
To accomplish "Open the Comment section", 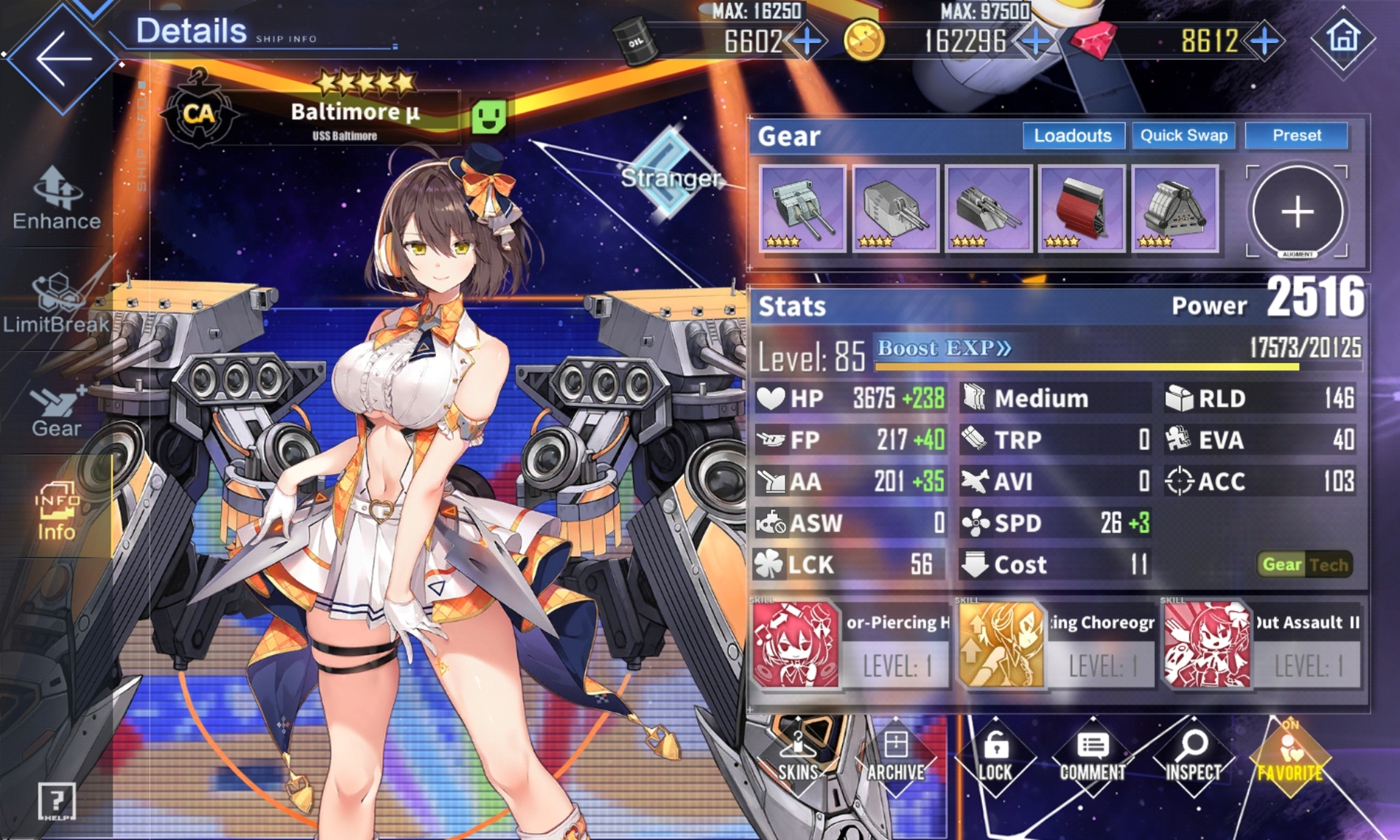I will click(1092, 758).
